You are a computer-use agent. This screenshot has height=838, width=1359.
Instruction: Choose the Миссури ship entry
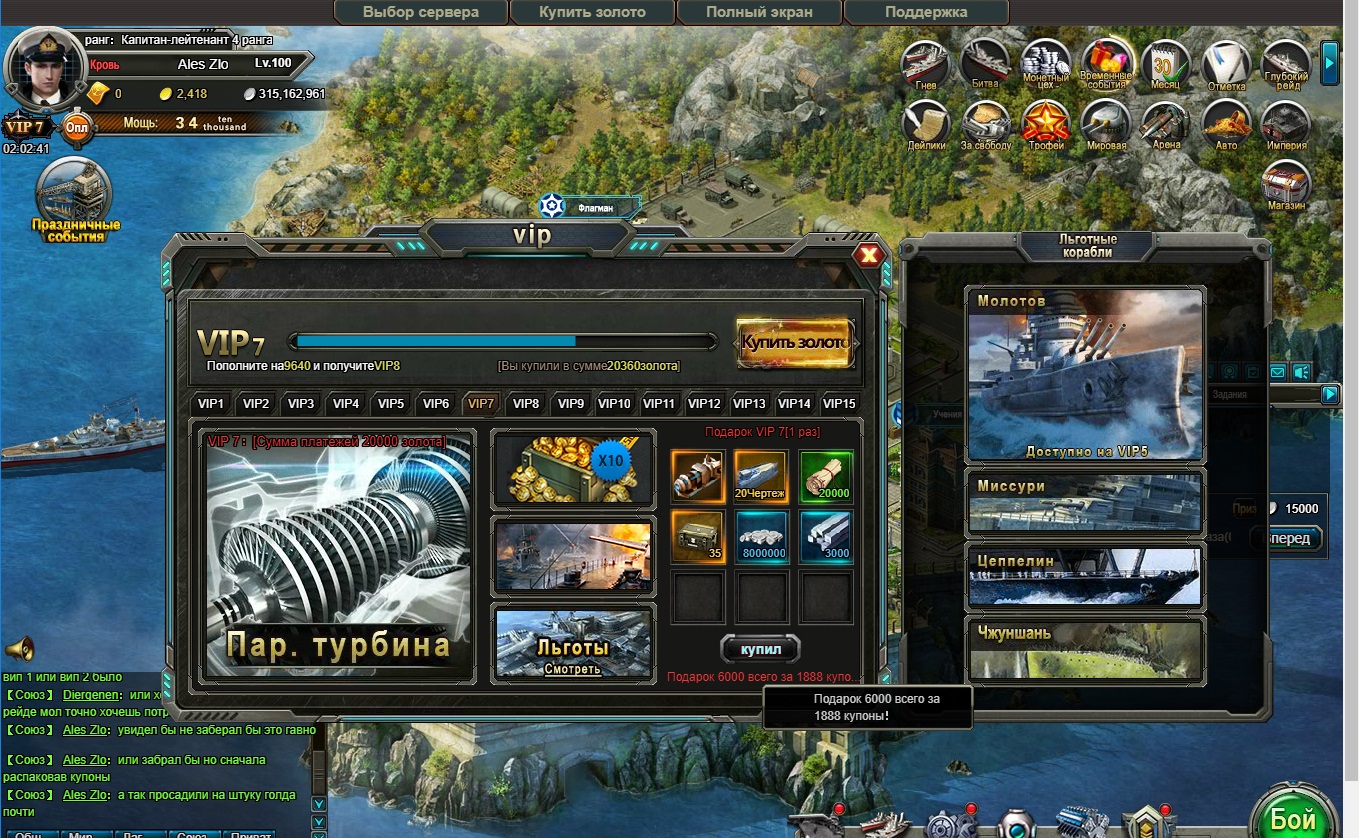[1085, 503]
